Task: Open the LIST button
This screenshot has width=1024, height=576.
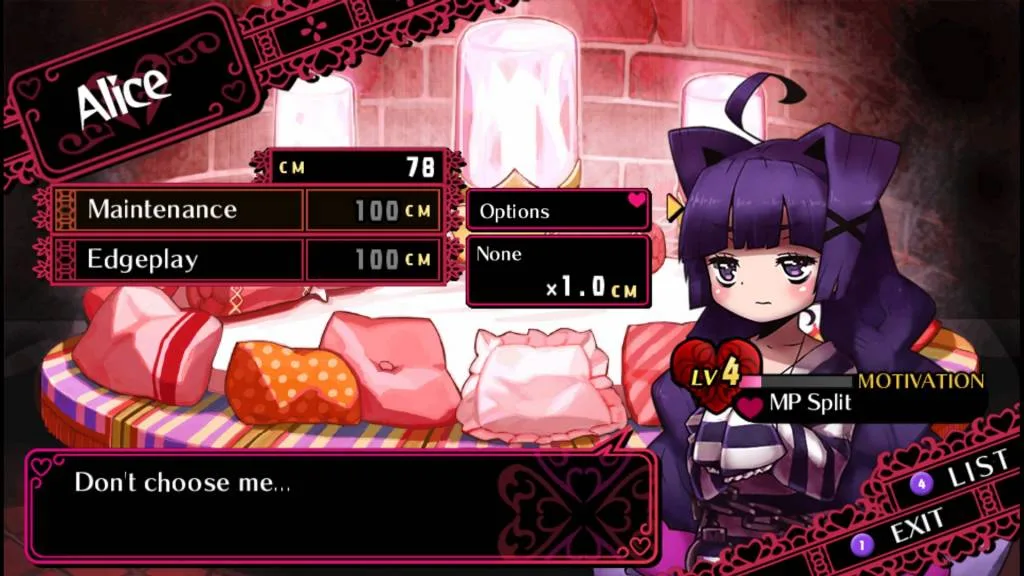Action: tap(964, 474)
